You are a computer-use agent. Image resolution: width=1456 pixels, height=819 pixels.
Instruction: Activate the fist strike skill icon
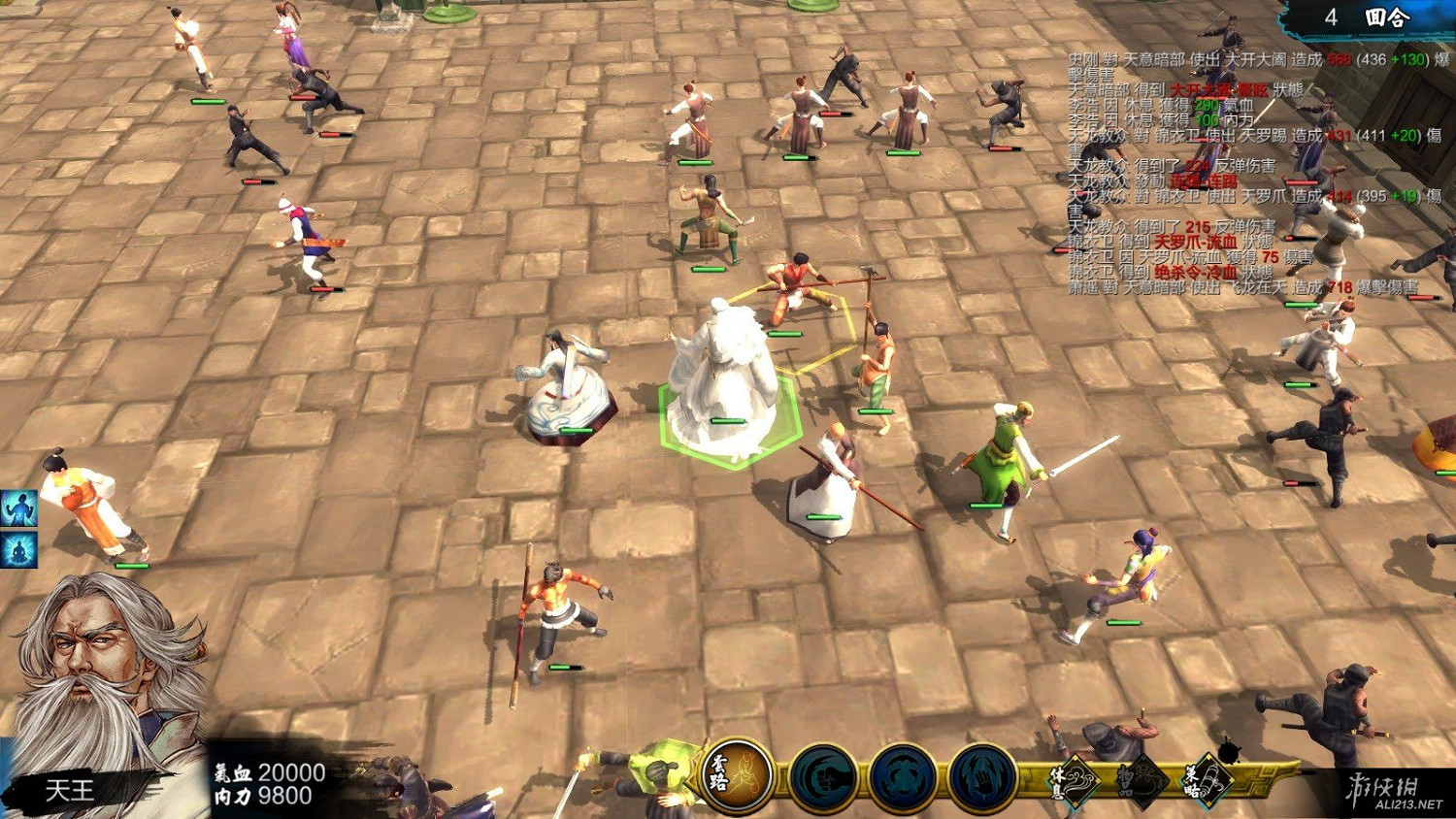822,777
